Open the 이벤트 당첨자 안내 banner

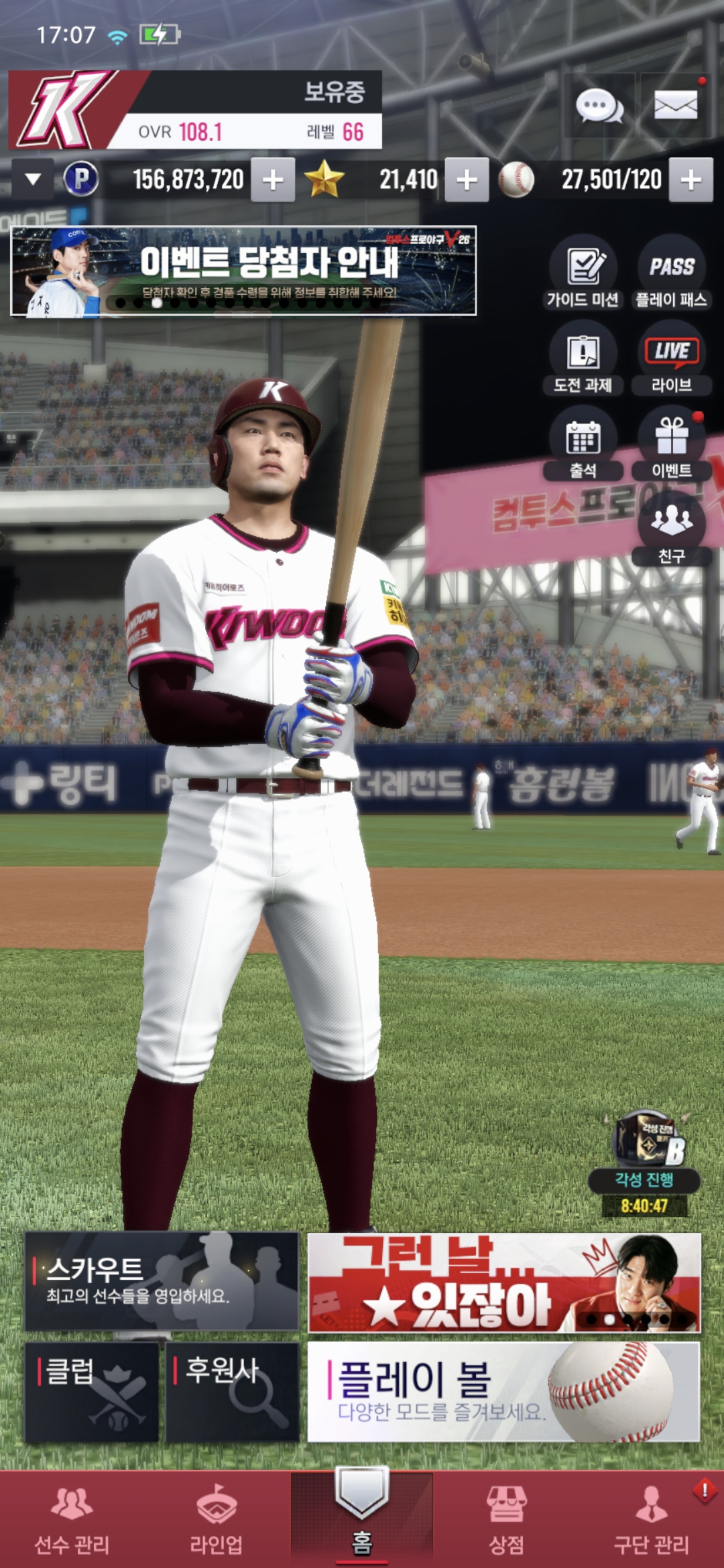pos(243,271)
